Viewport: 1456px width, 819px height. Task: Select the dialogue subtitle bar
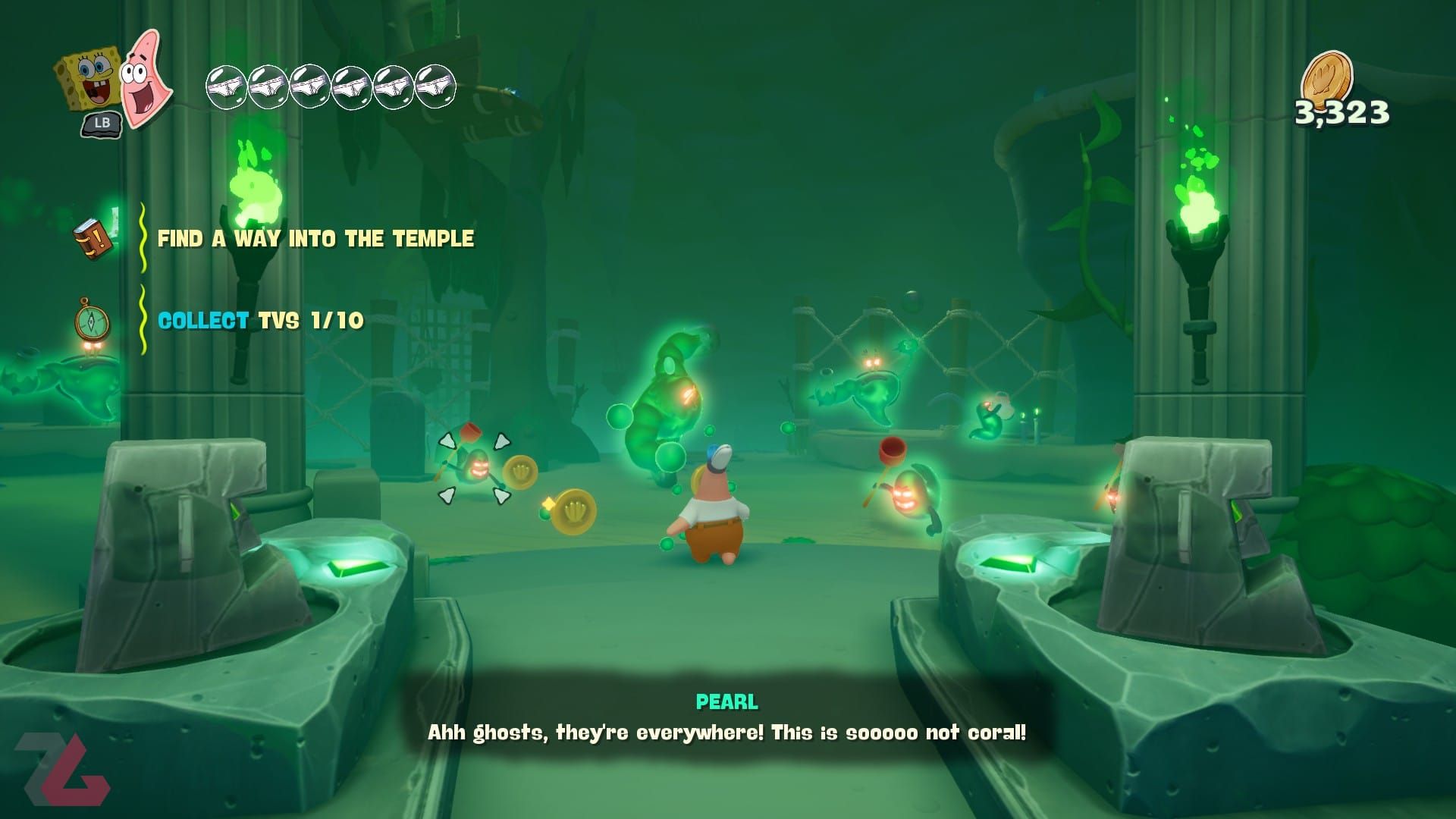(726, 733)
